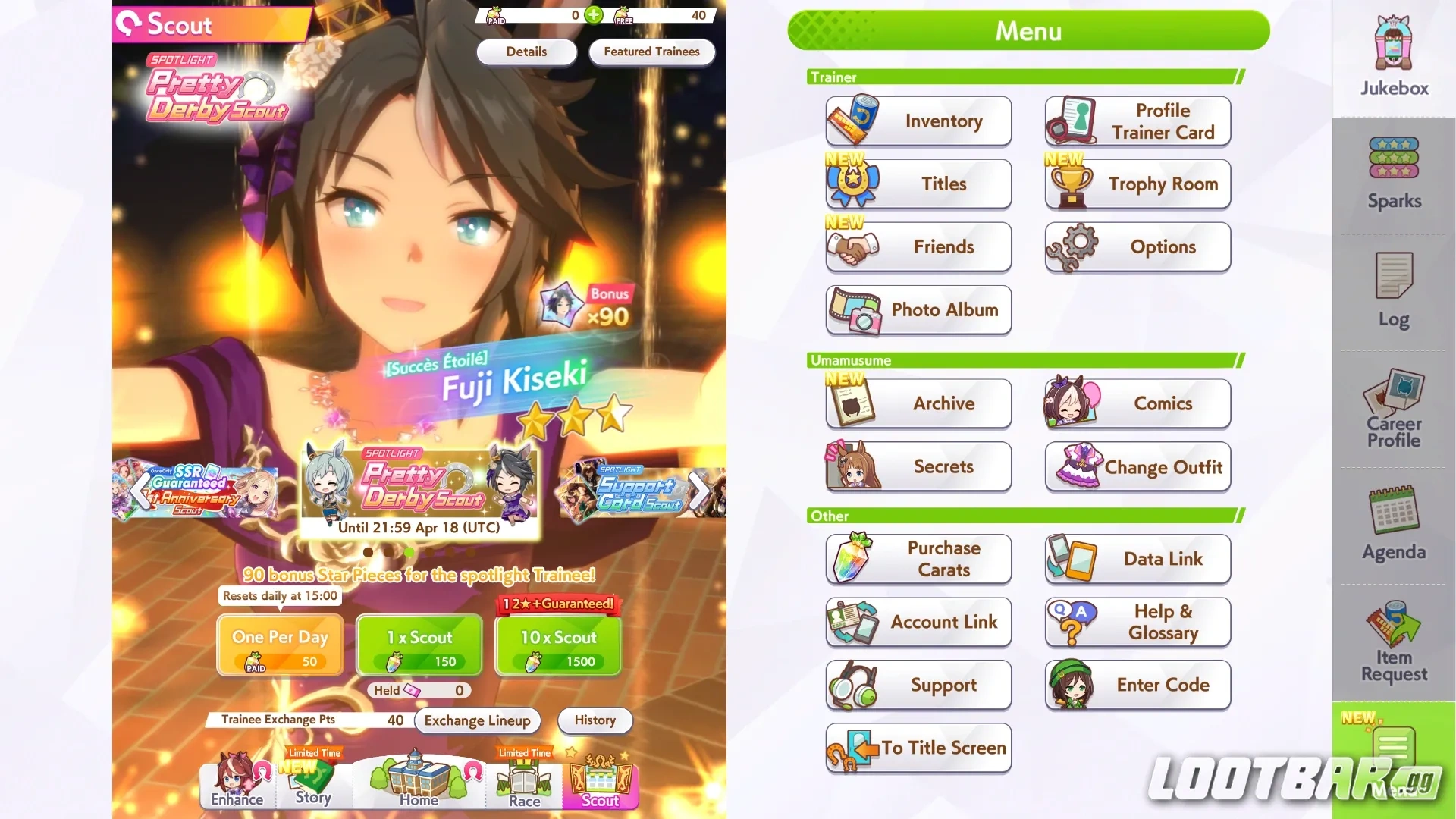1456x819 pixels.
Task: Go back a banner with the left arrow
Action: (x=140, y=491)
